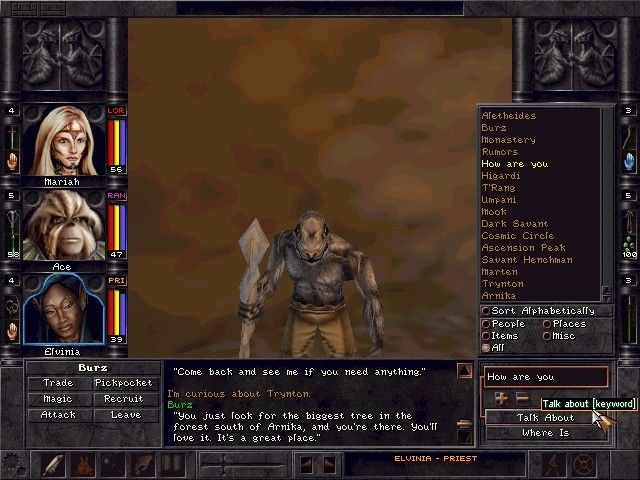Filter keywords by Misc
The height and width of the screenshot is (480, 640).
[x=546, y=336]
